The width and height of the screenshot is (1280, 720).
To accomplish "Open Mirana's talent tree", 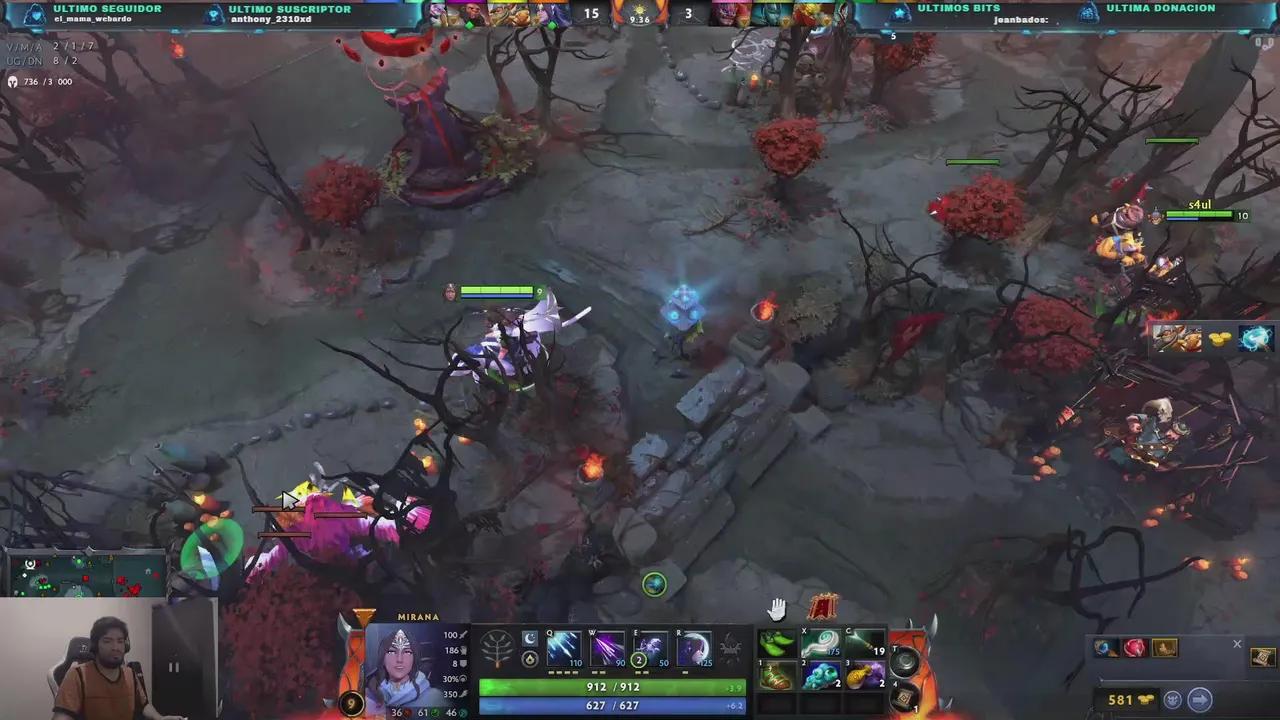I will tap(497, 648).
